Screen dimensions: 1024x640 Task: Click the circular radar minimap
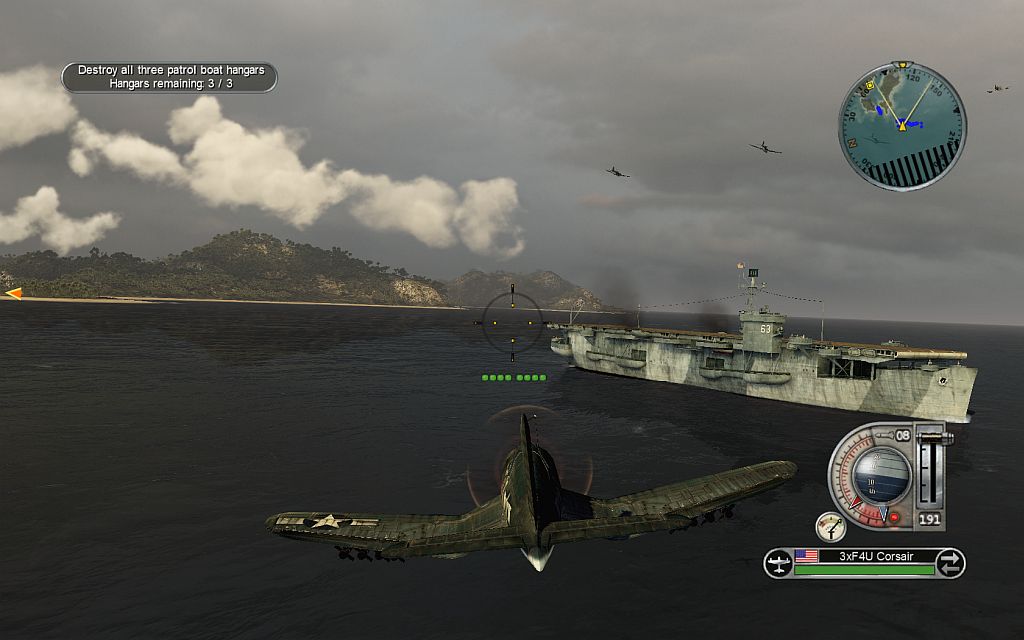click(901, 126)
